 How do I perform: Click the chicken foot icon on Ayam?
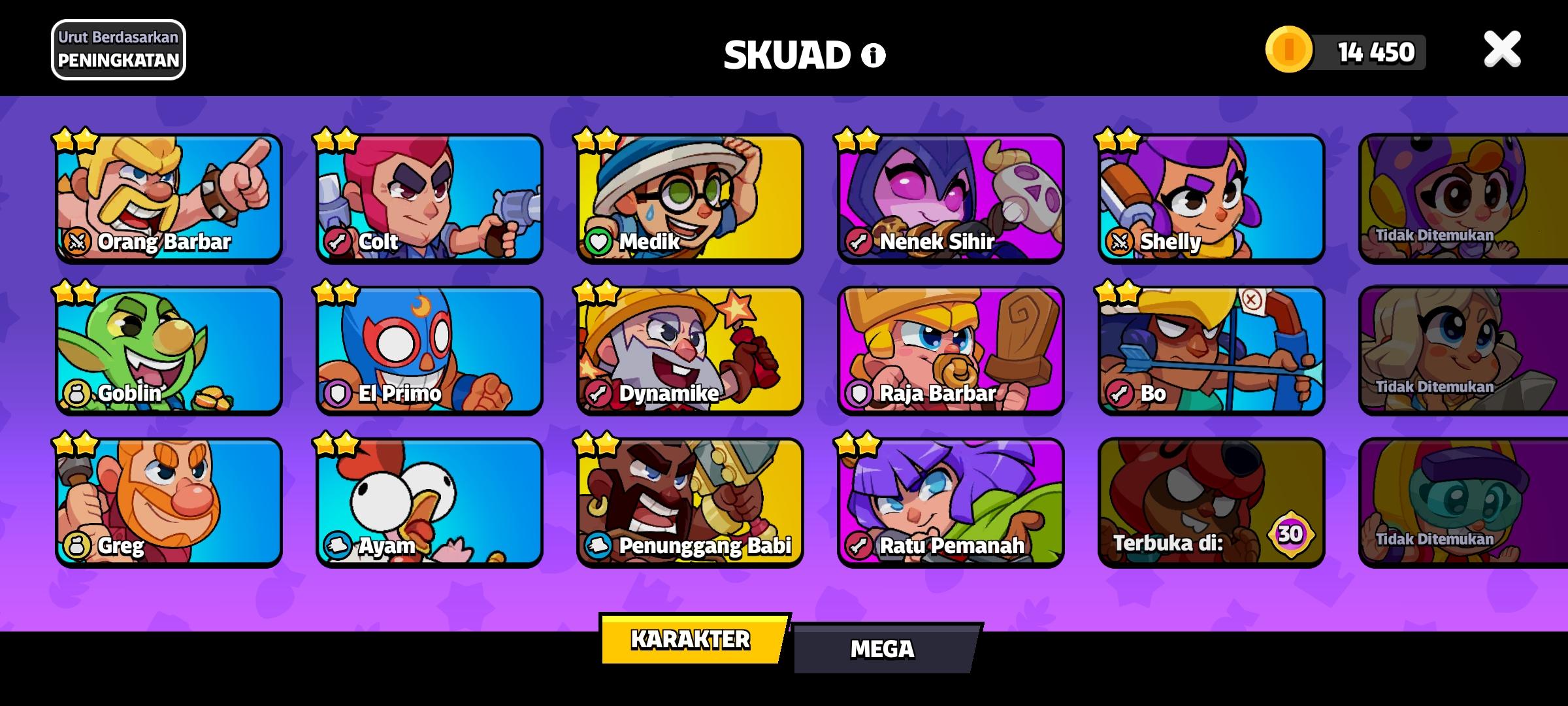point(338,546)
